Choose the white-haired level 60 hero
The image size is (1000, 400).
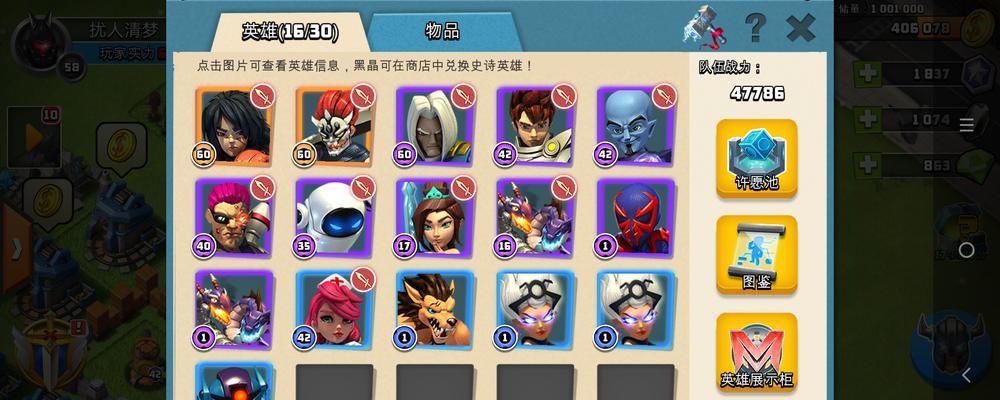point(435,126)
